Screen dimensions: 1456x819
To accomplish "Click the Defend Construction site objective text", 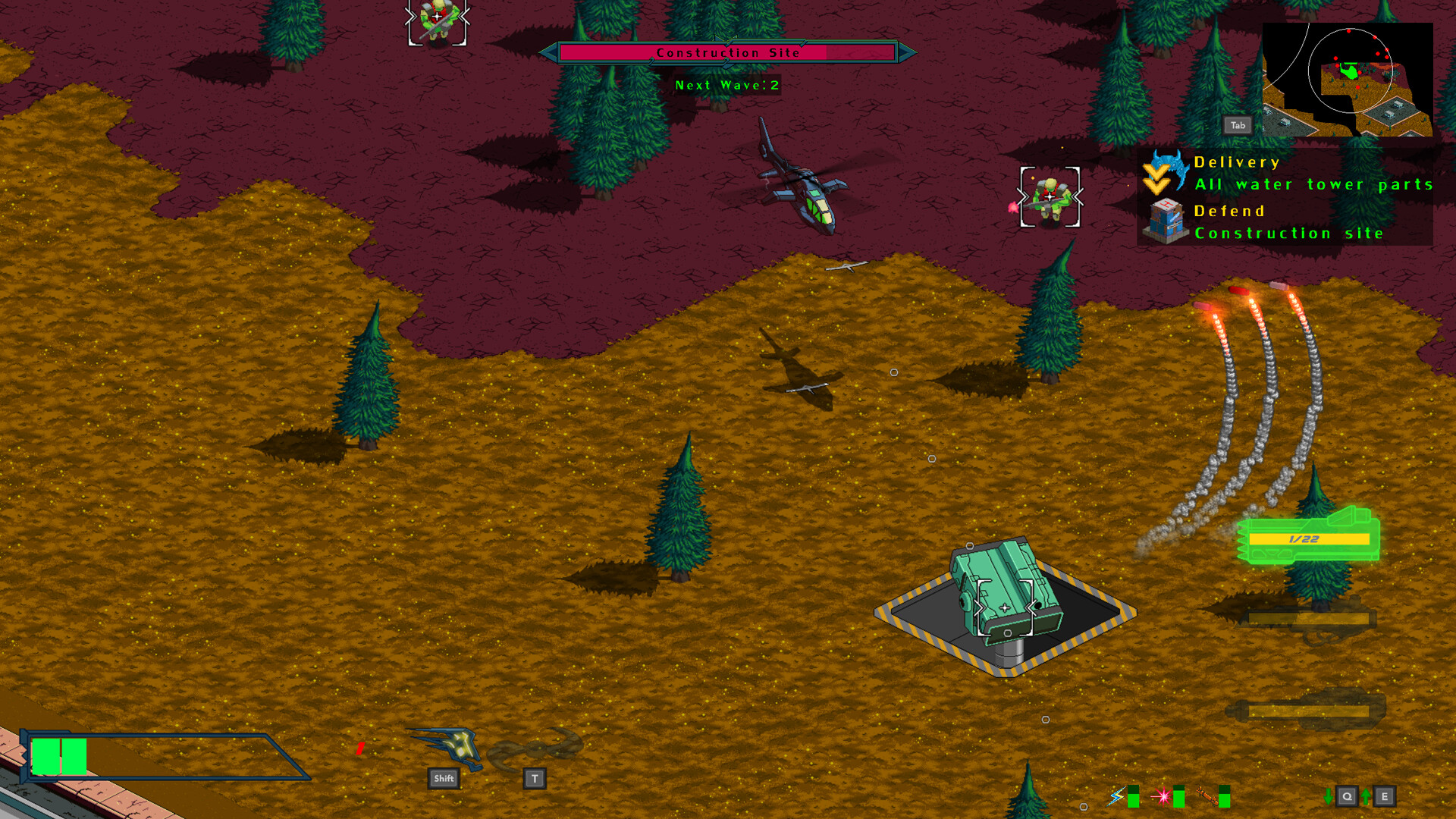I will (1289, 233).
